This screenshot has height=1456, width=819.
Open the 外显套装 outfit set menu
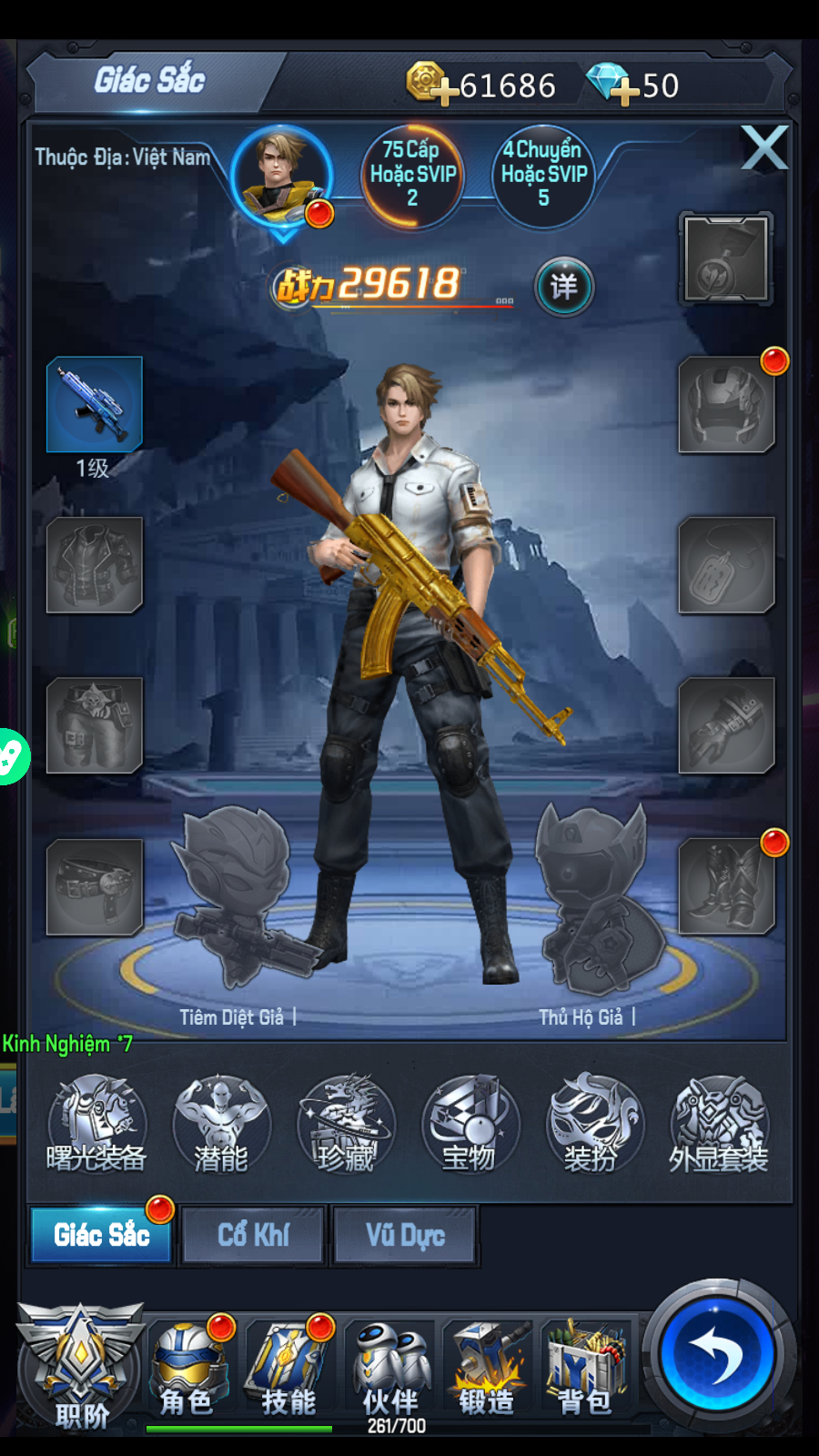pos(719,1124)
